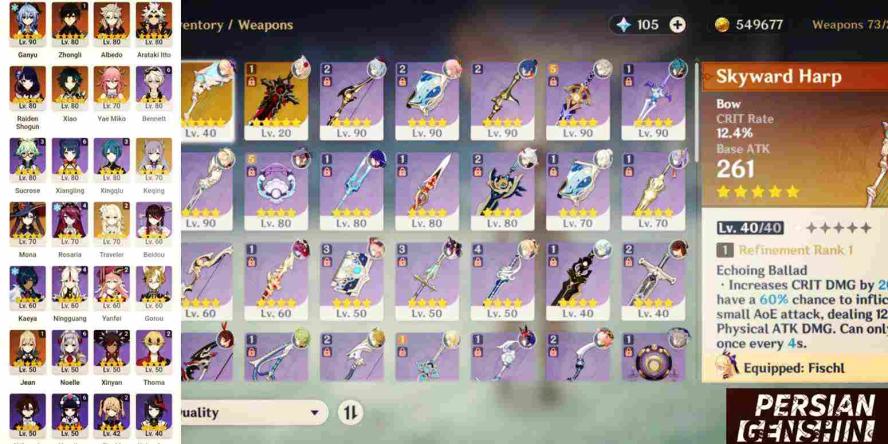Click the Traveler character card

(x=112, y=225)
